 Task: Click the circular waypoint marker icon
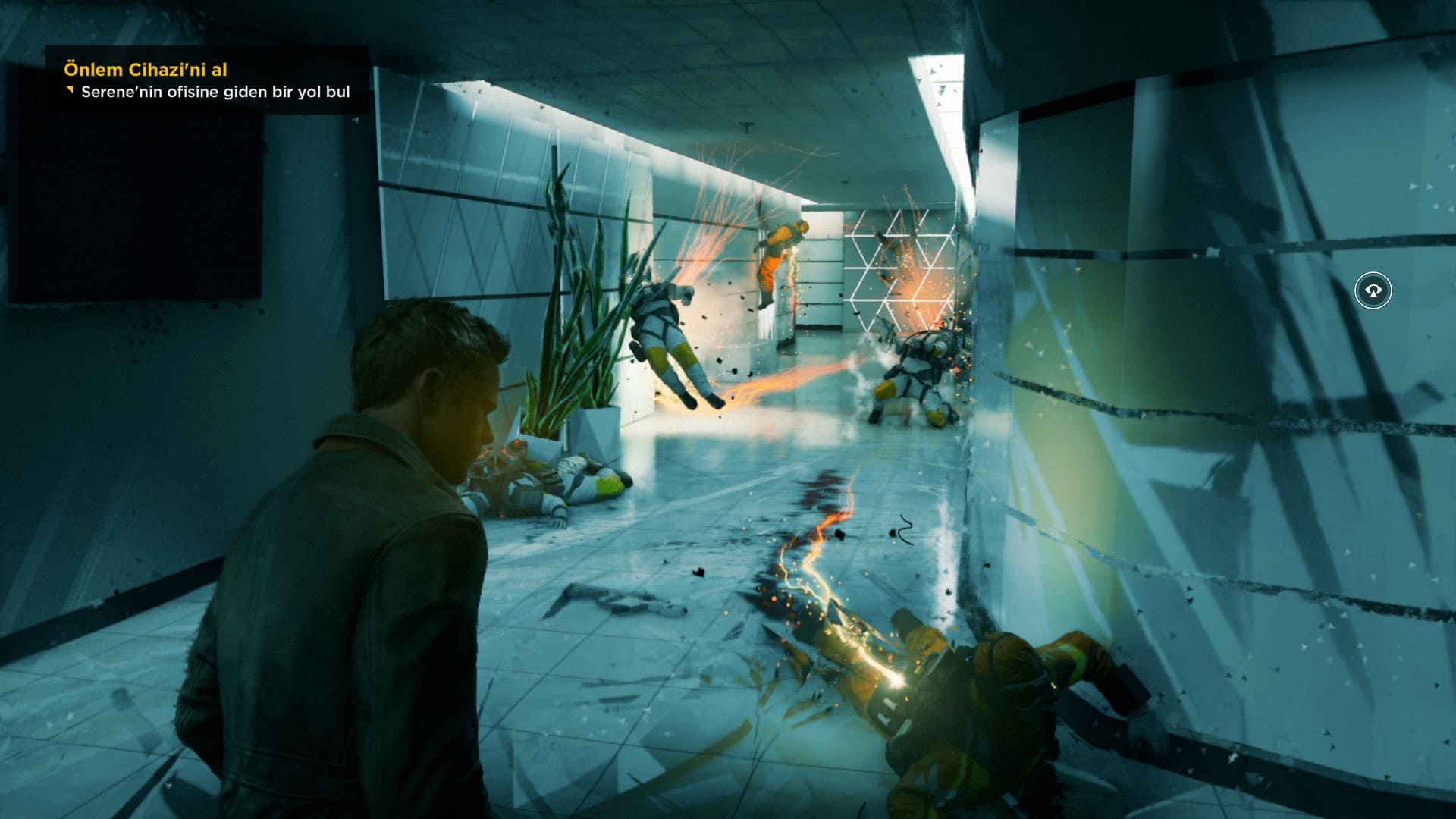(1373, 290)
